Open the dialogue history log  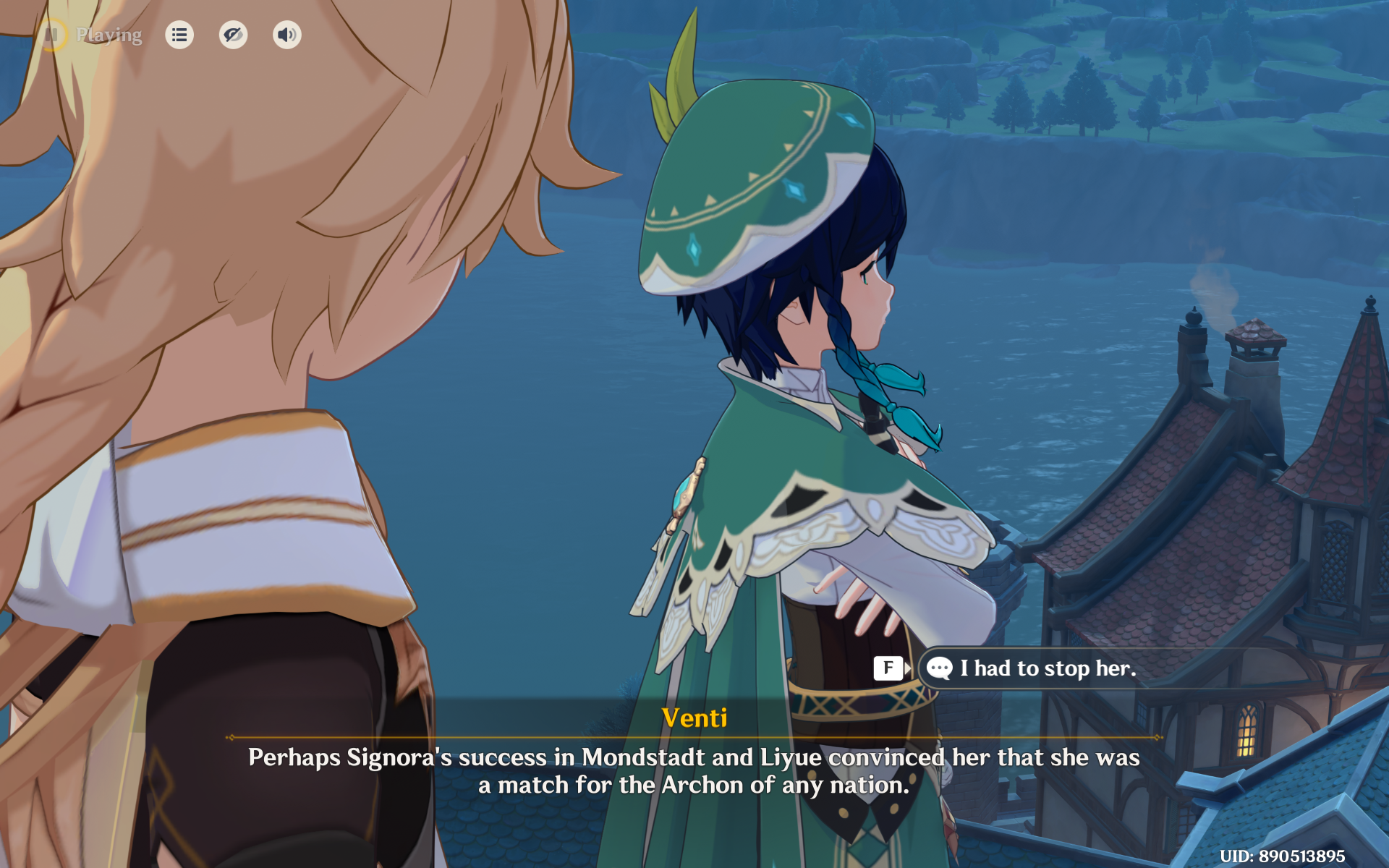pos(179,35)
